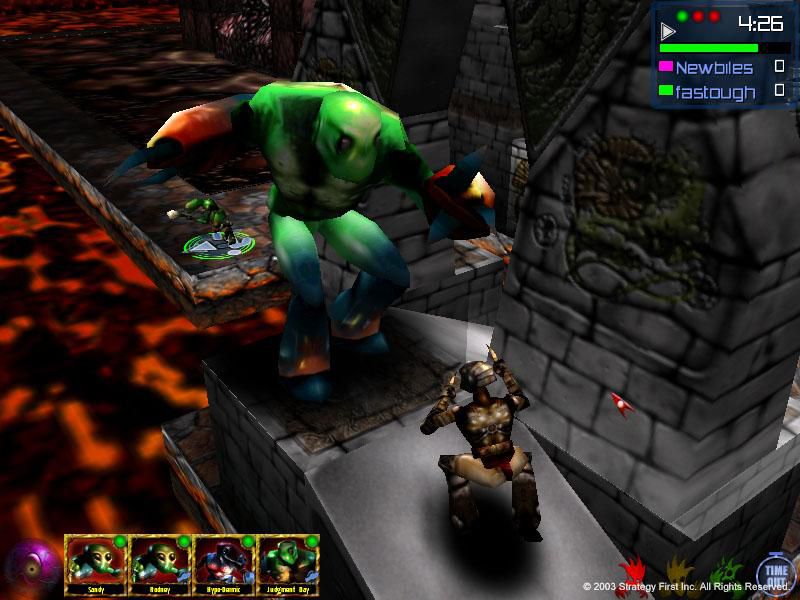Click the play arrow on the scoreboard
The width and height of the screenshot is (800, 600).
pyautogui.click(x=669, y=32)
